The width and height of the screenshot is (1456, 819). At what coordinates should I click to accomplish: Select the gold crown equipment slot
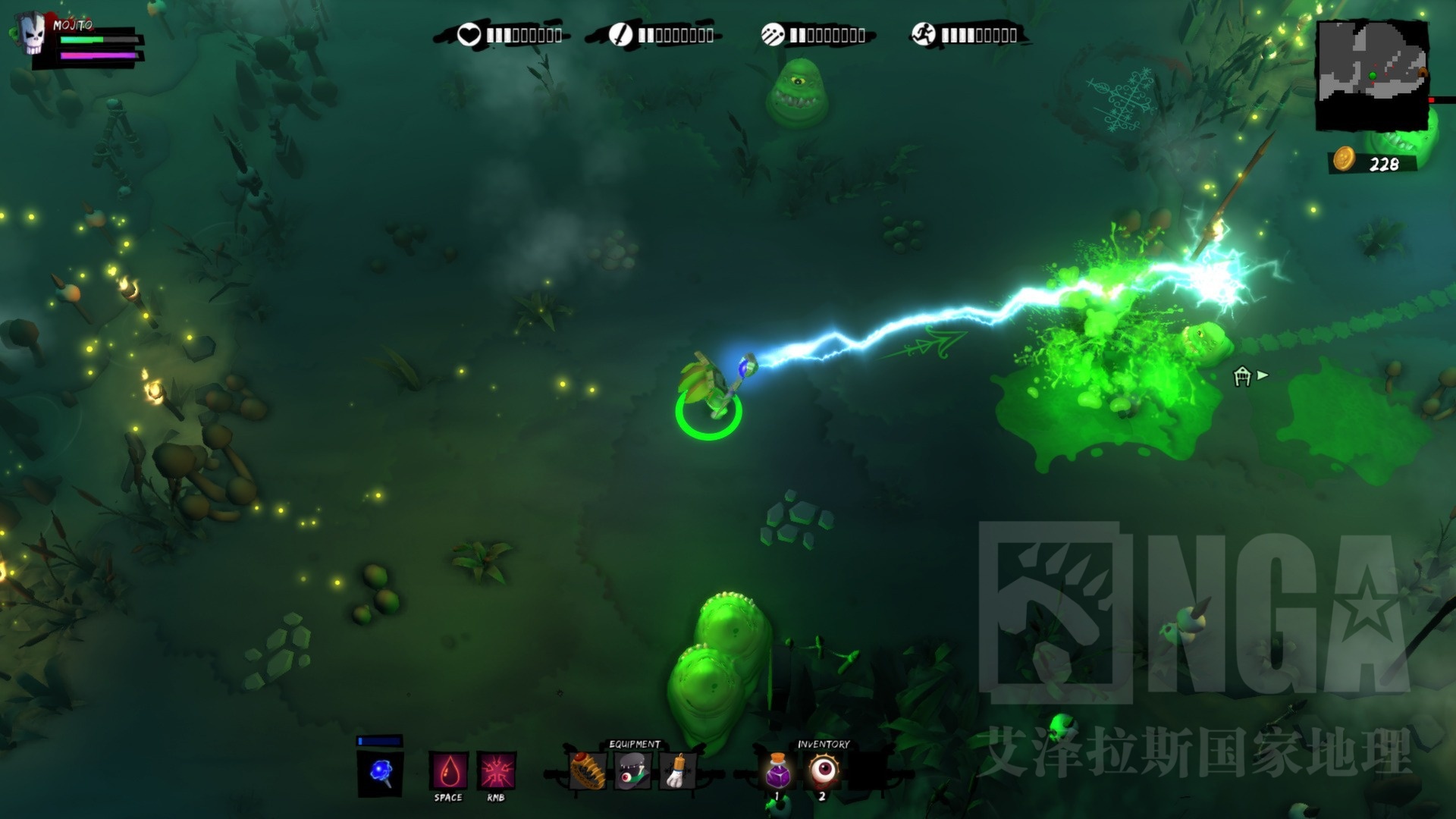coord(588,771)
